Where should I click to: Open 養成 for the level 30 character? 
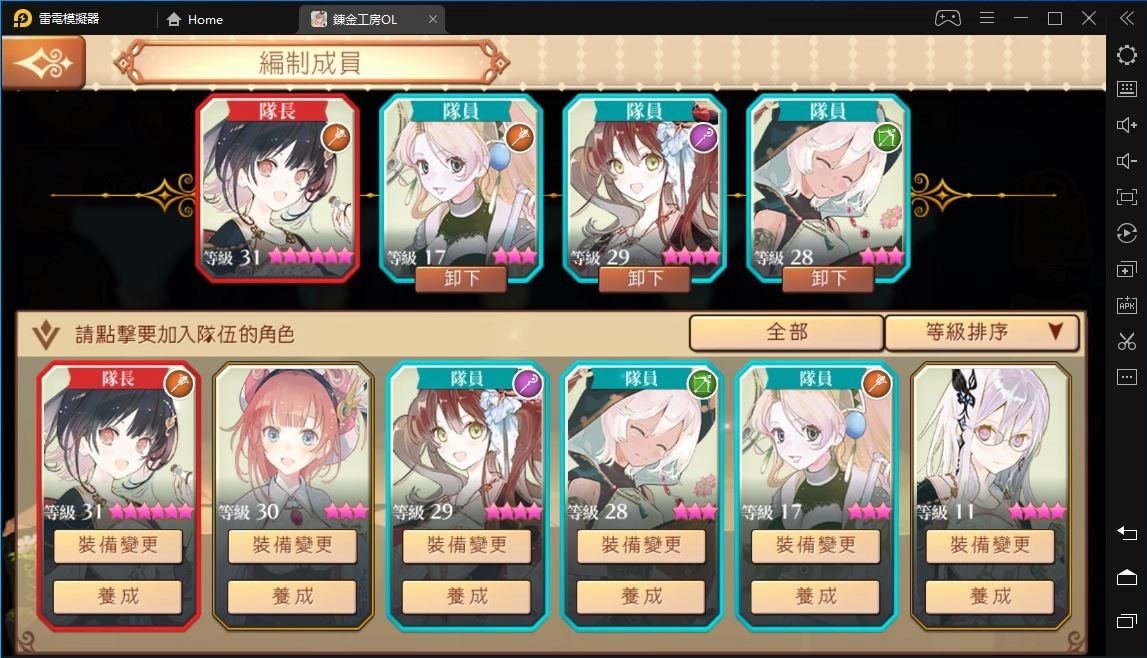tap(292, 596)
